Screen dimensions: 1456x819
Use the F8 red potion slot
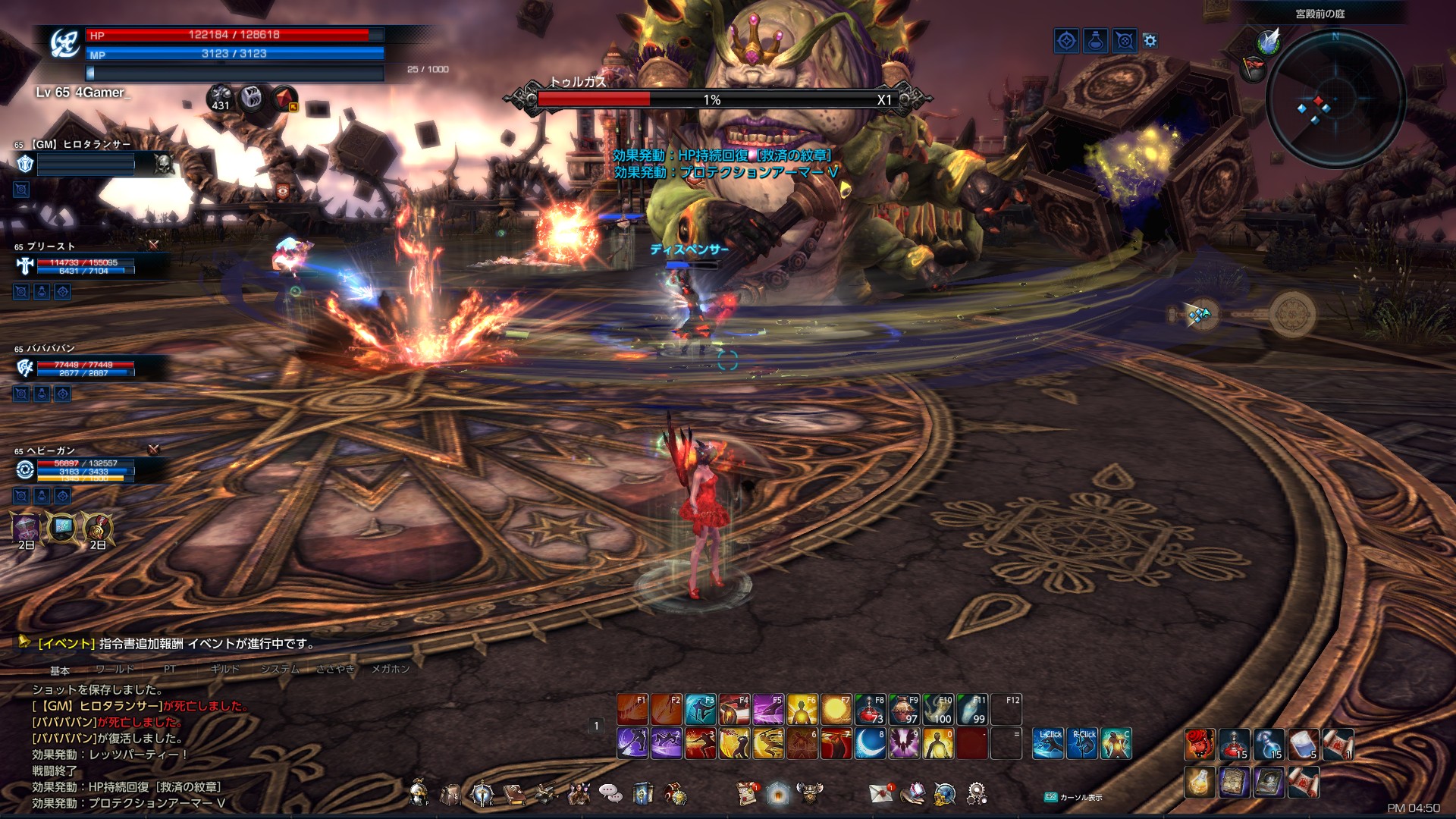click(x=870, y=710)
